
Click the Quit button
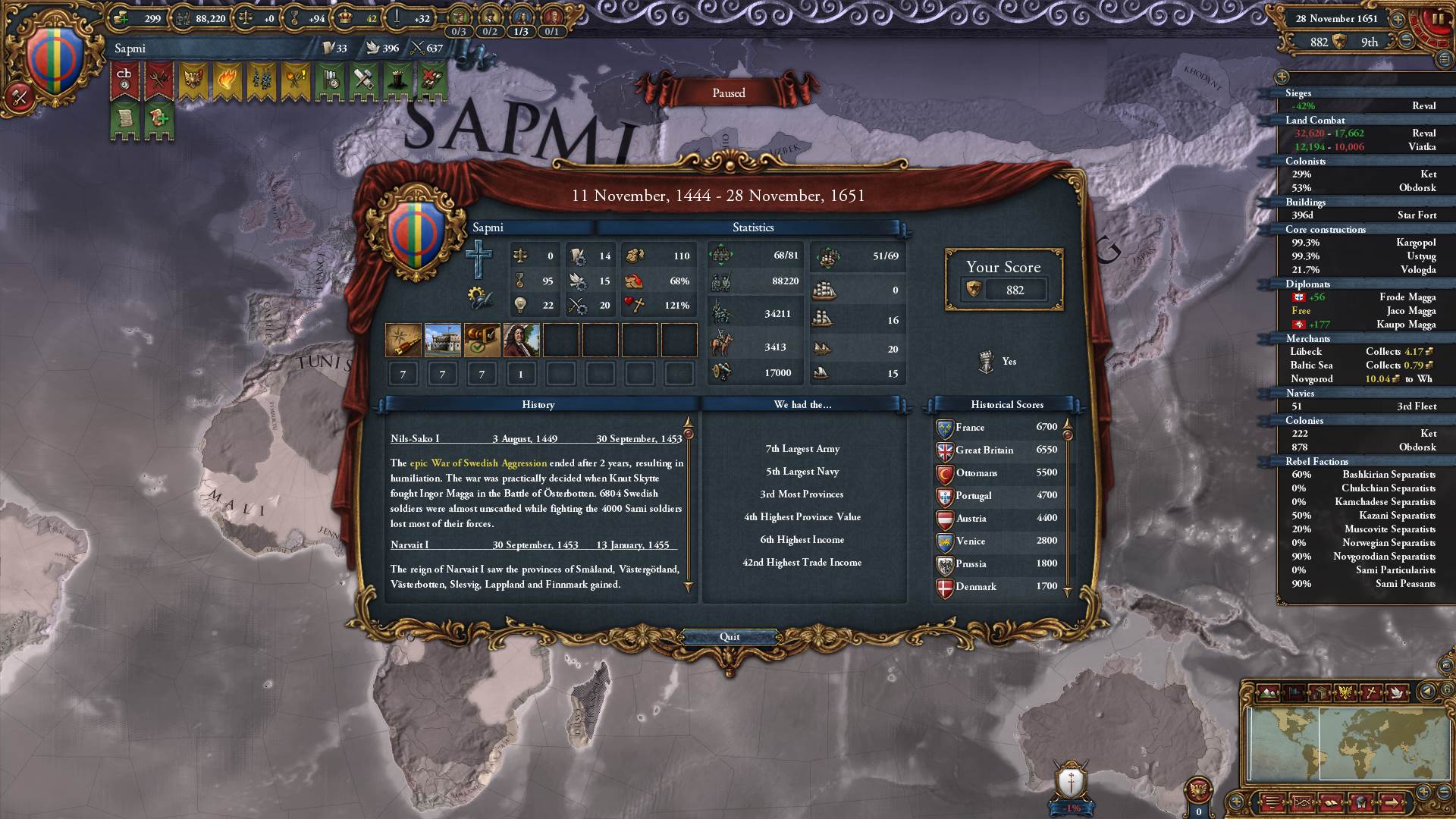click(x=730, y=637)
